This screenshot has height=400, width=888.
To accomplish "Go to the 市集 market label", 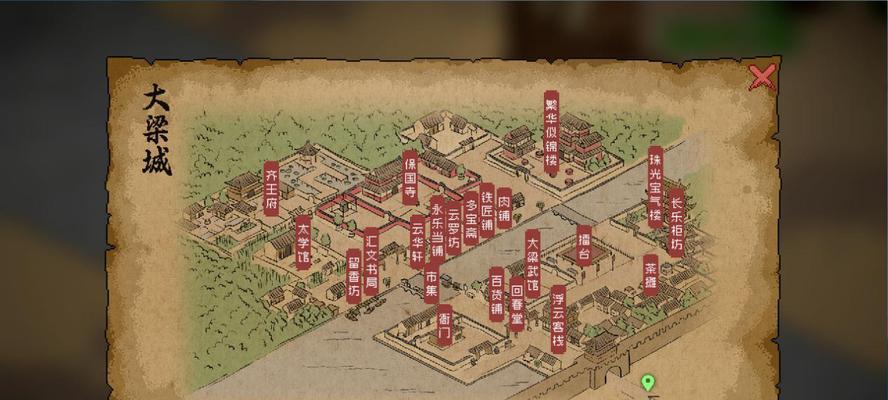I will point(431,286).
